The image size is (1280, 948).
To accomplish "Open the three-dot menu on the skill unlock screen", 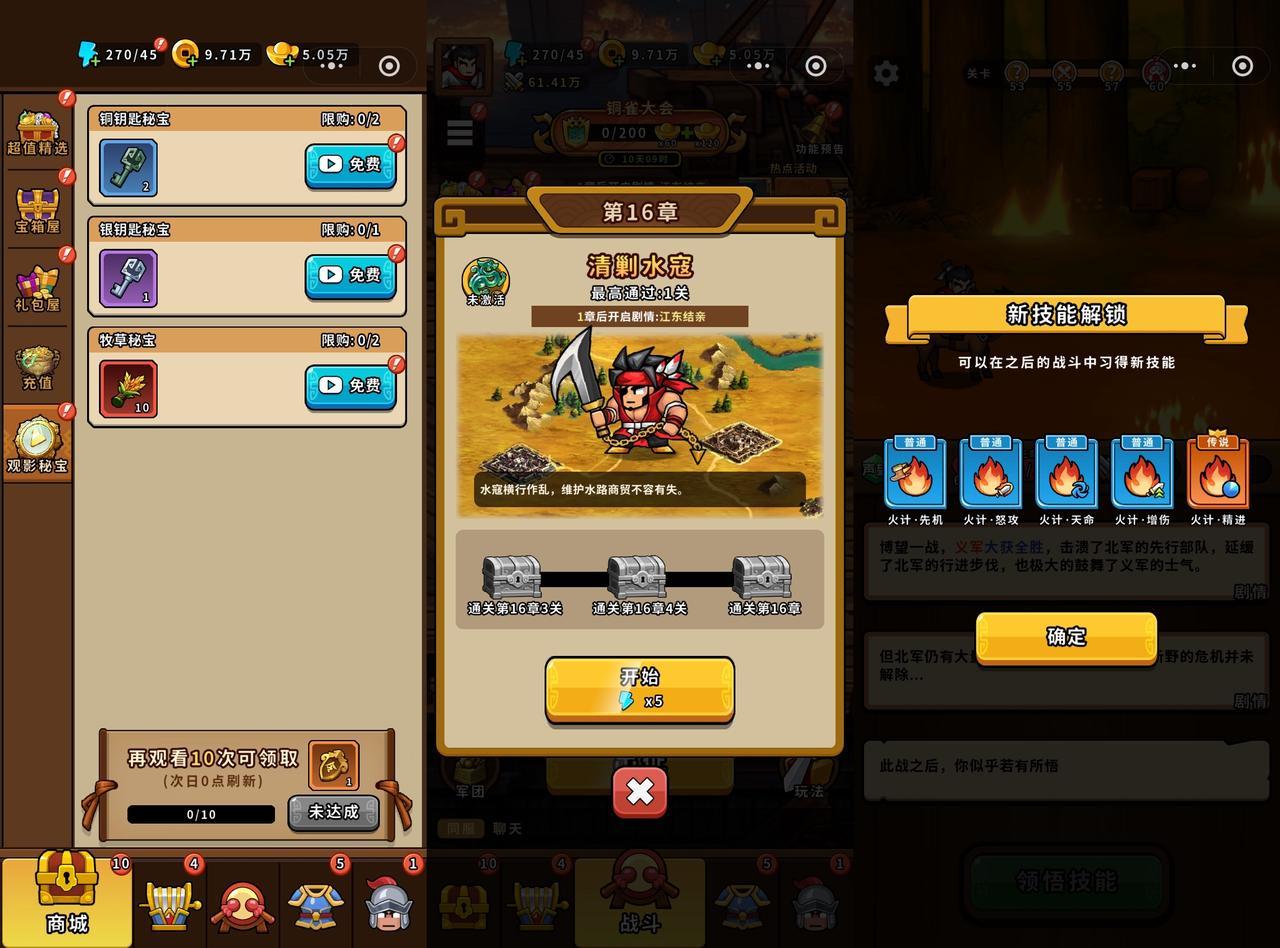I will pyautogui.click(x=1184, y=65).
